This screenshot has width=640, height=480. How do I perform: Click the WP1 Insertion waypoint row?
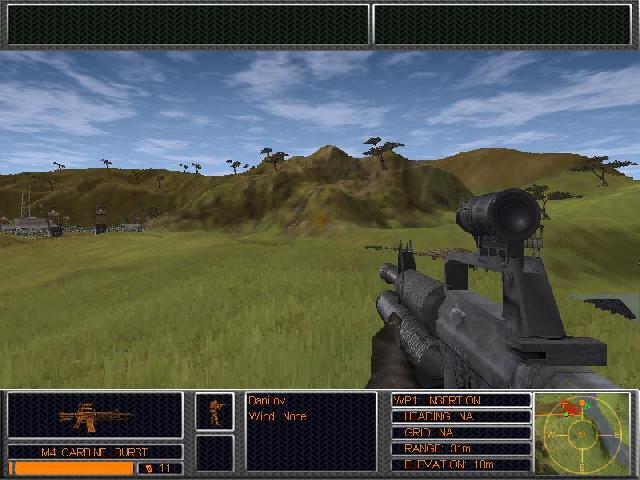[460, 400]
